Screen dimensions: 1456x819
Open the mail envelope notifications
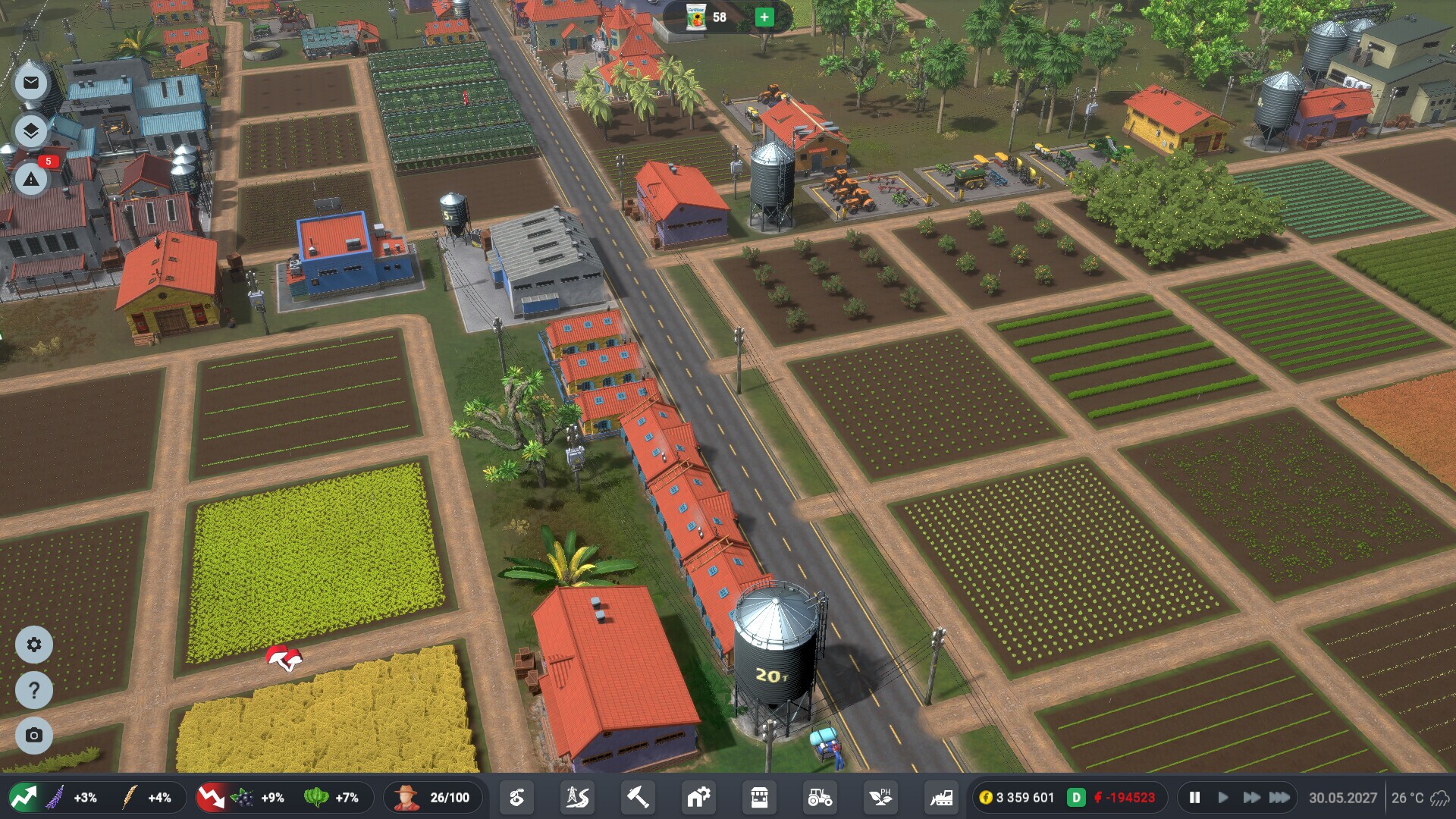(30, 83)
